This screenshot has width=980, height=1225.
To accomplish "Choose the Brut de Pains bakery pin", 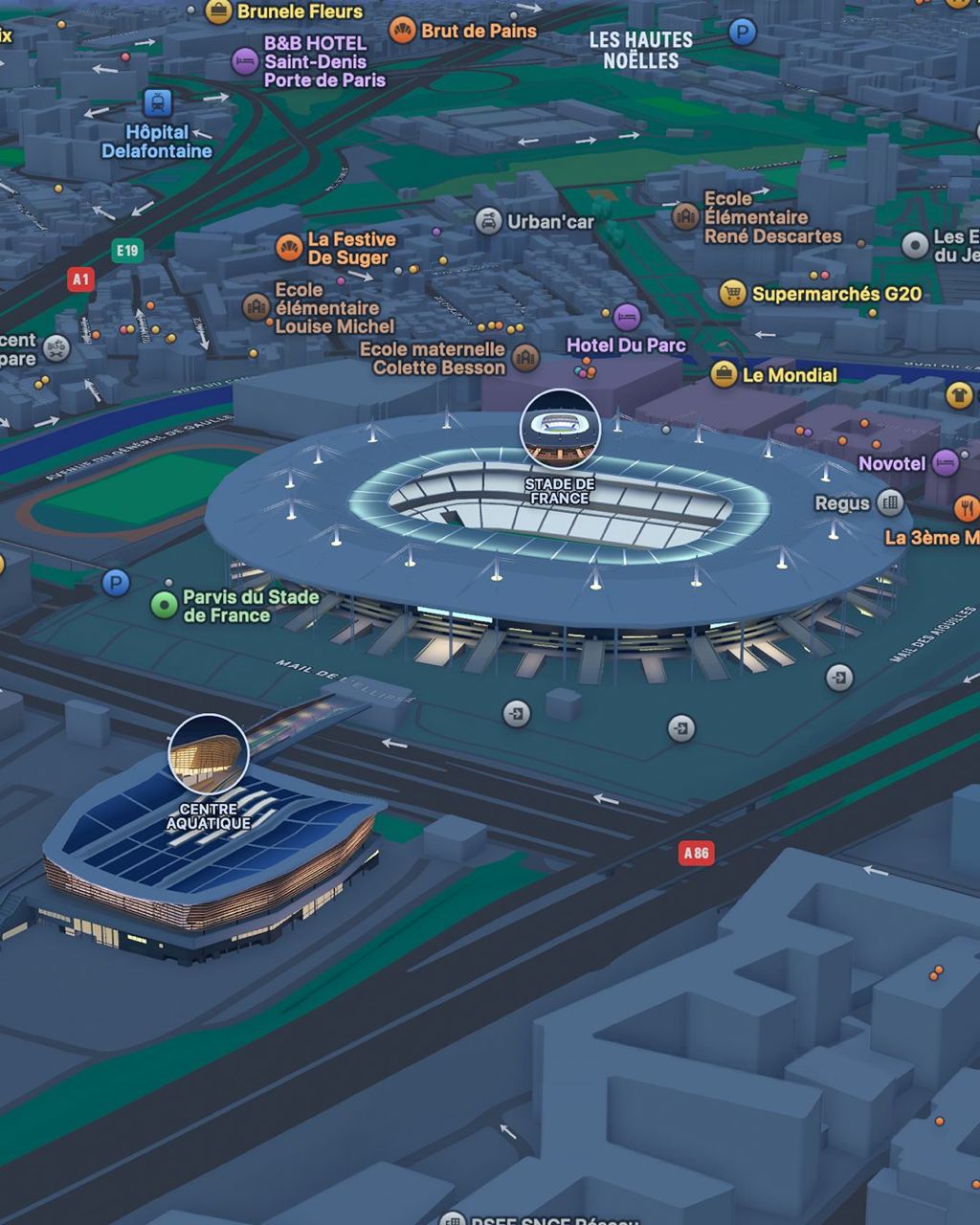I will pyautogui.click(x=402, y=31).
